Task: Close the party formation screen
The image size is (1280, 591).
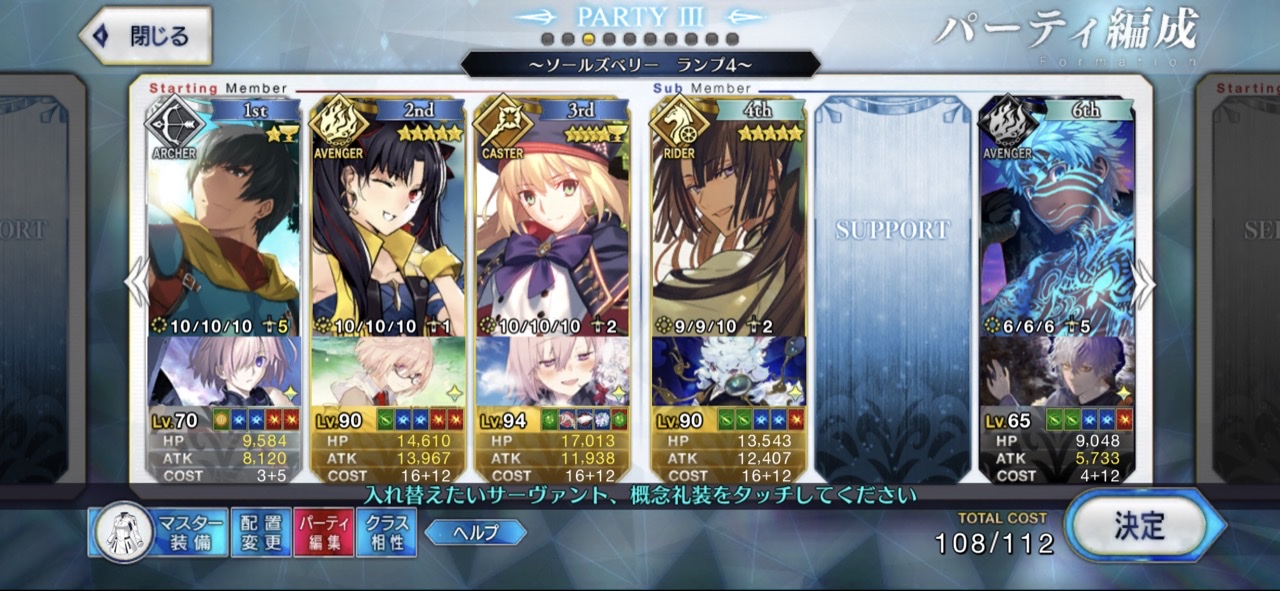Action: pos(145,37)
